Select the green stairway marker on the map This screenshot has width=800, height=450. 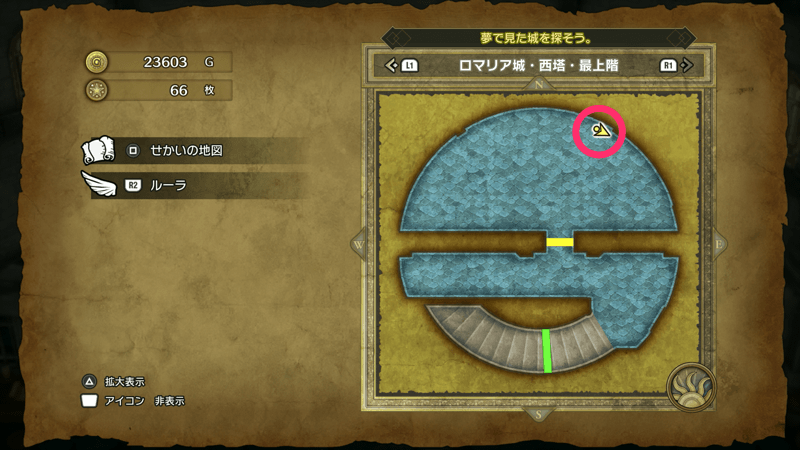coord(547,350)
